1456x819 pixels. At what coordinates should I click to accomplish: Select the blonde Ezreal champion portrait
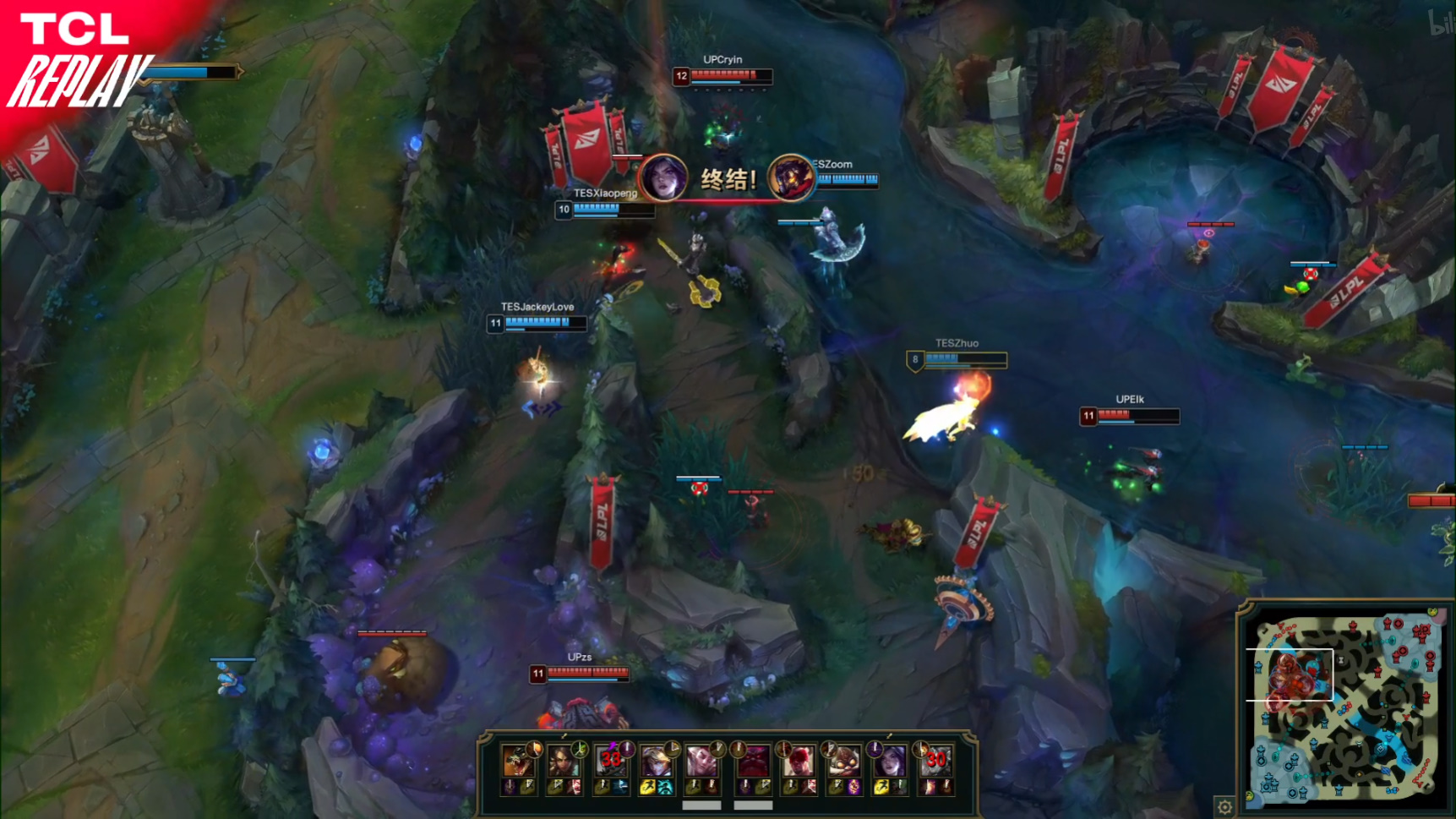(656, 762)
